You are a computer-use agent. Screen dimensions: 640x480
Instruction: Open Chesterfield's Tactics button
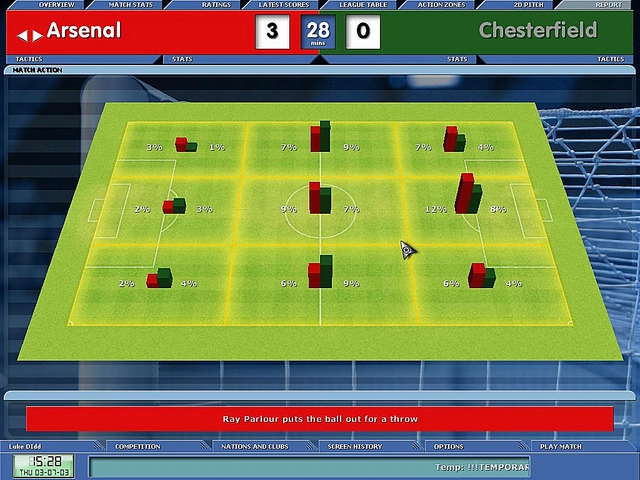[x=610, y=59]
